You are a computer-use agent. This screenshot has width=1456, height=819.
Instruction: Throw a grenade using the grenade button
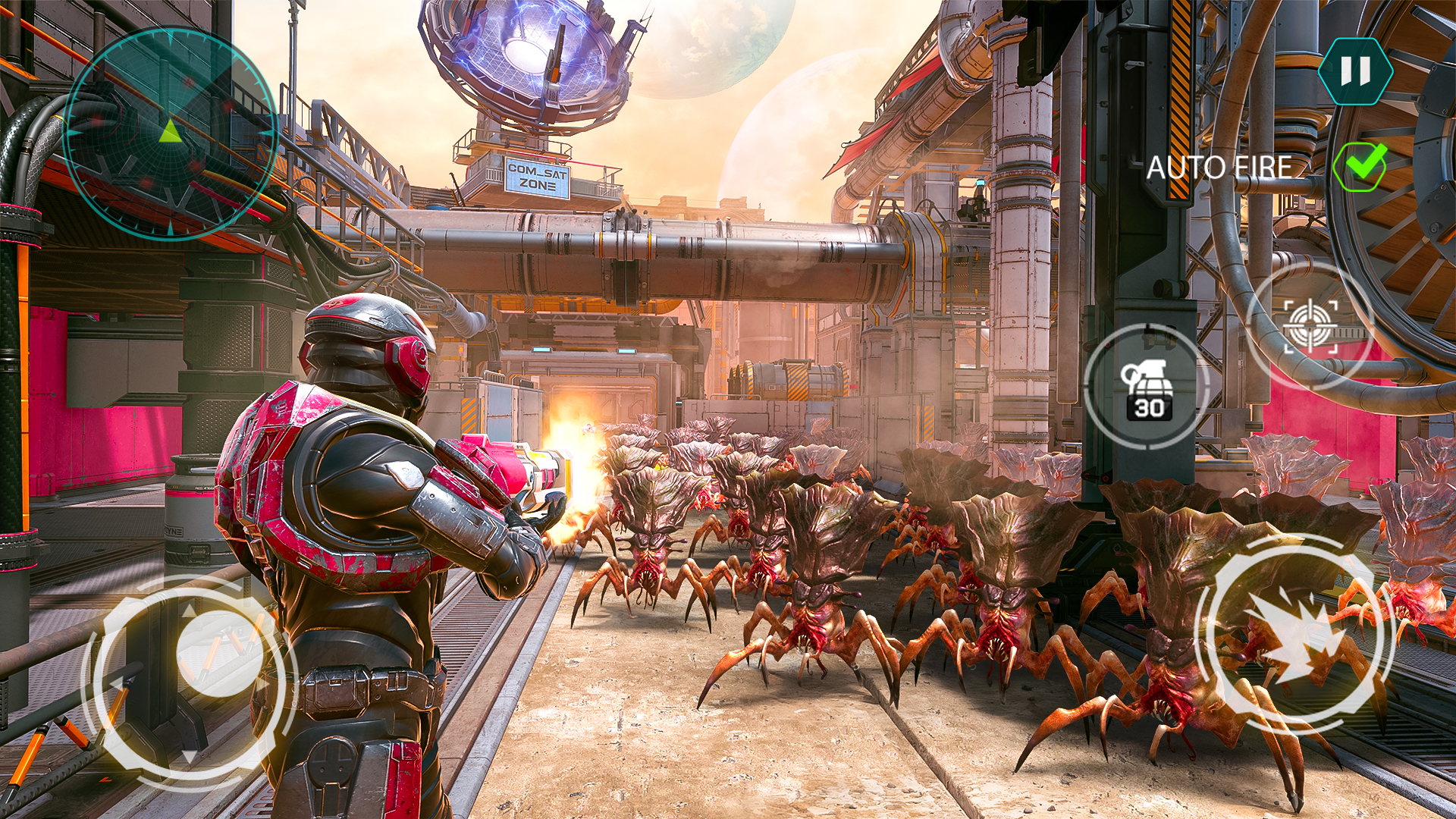1147,387
